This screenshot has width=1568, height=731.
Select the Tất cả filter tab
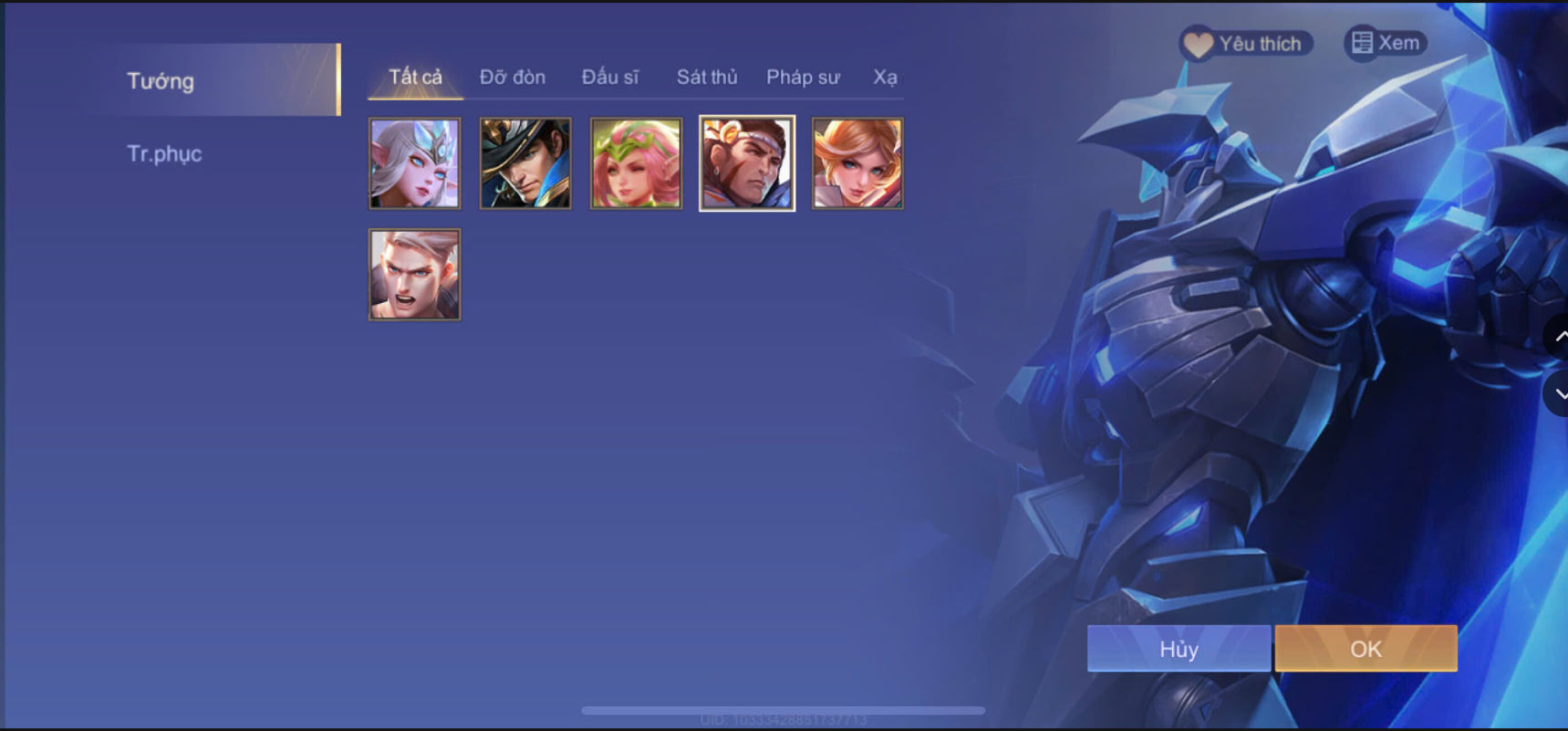click(x=414, y=78)
